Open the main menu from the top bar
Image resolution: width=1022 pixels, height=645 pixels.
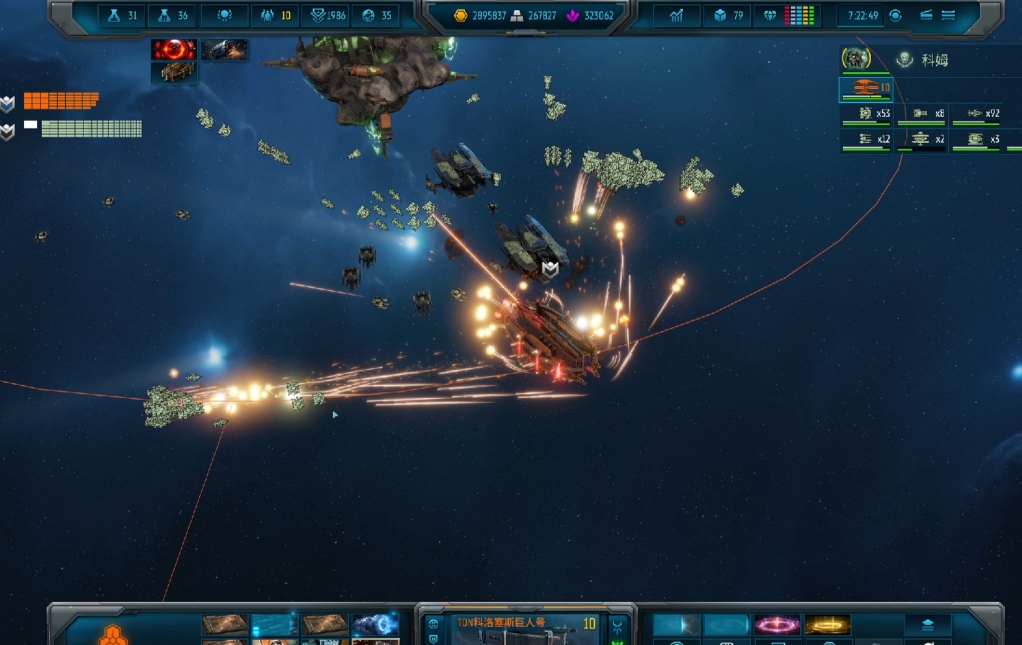(948, 16)
